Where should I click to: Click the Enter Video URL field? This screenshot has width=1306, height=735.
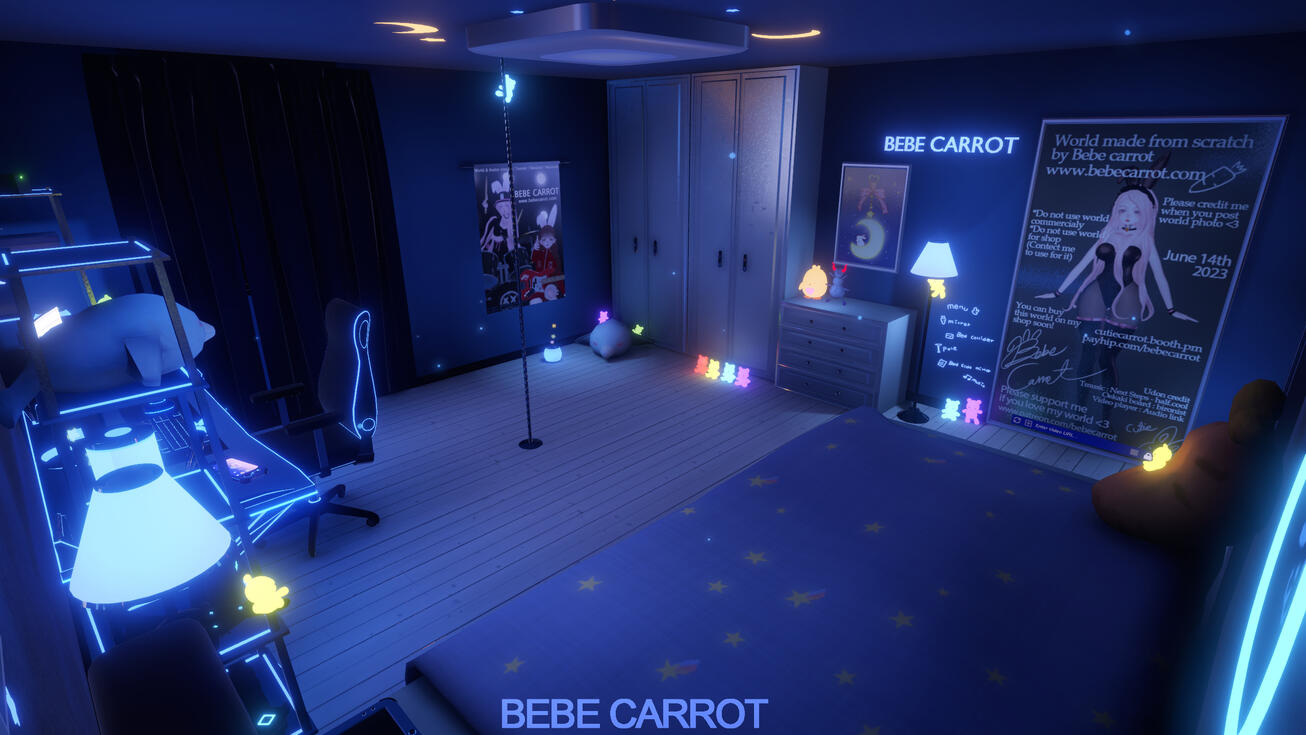(x=1055, y=428)
